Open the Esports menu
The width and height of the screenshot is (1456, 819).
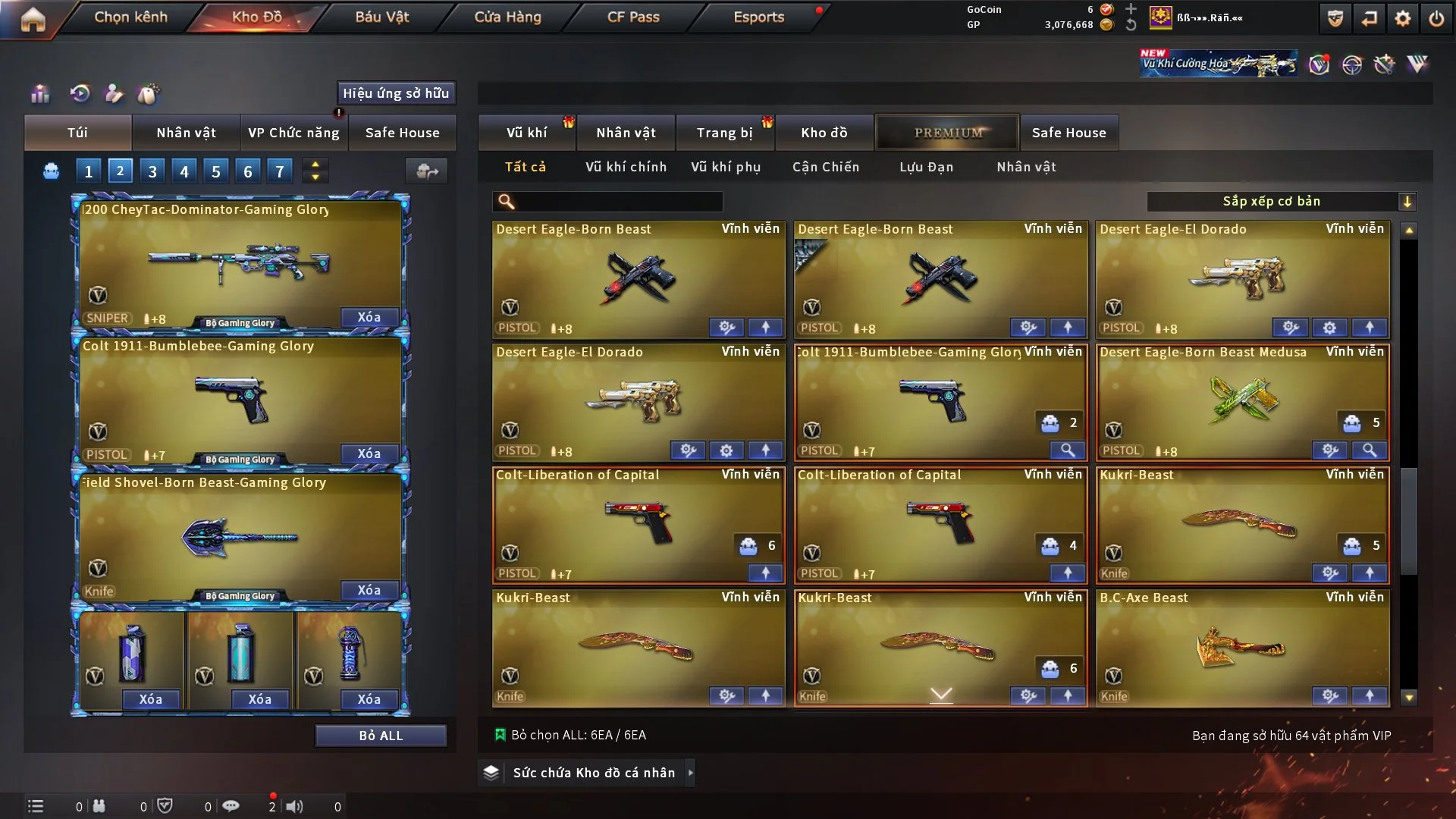[x=758, y=17]
